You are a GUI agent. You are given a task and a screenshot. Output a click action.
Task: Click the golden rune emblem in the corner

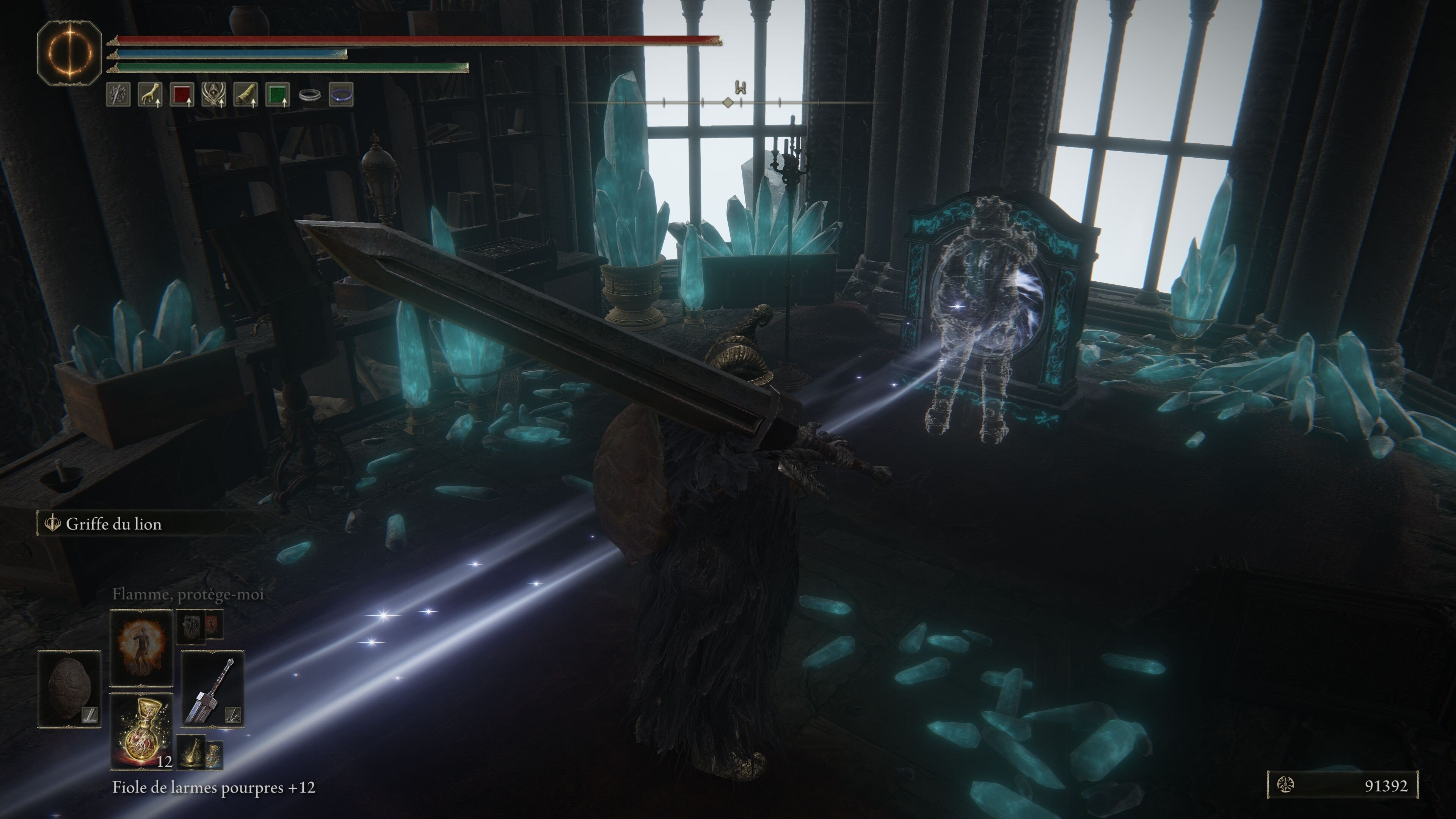69,53
